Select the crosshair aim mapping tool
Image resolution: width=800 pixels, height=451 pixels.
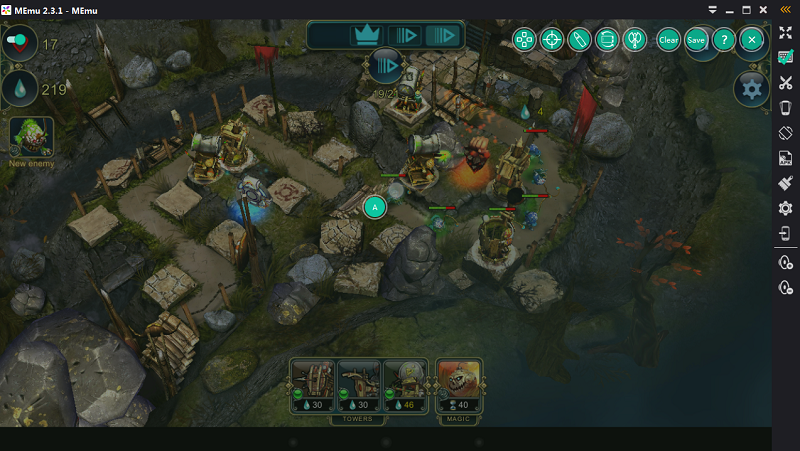coord(551,40)
